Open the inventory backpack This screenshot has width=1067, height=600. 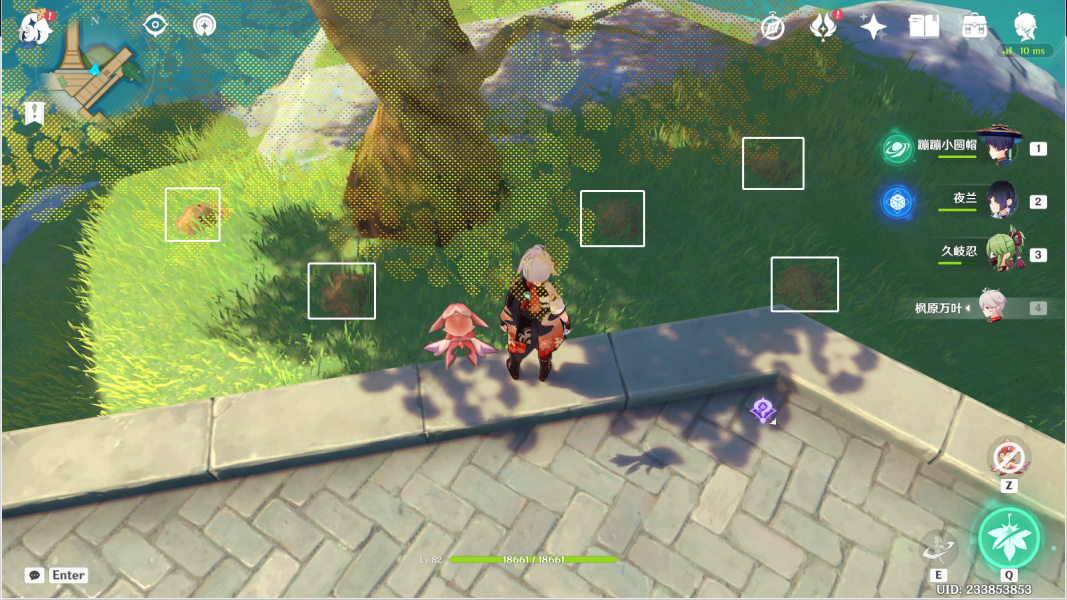coord(975,27)
